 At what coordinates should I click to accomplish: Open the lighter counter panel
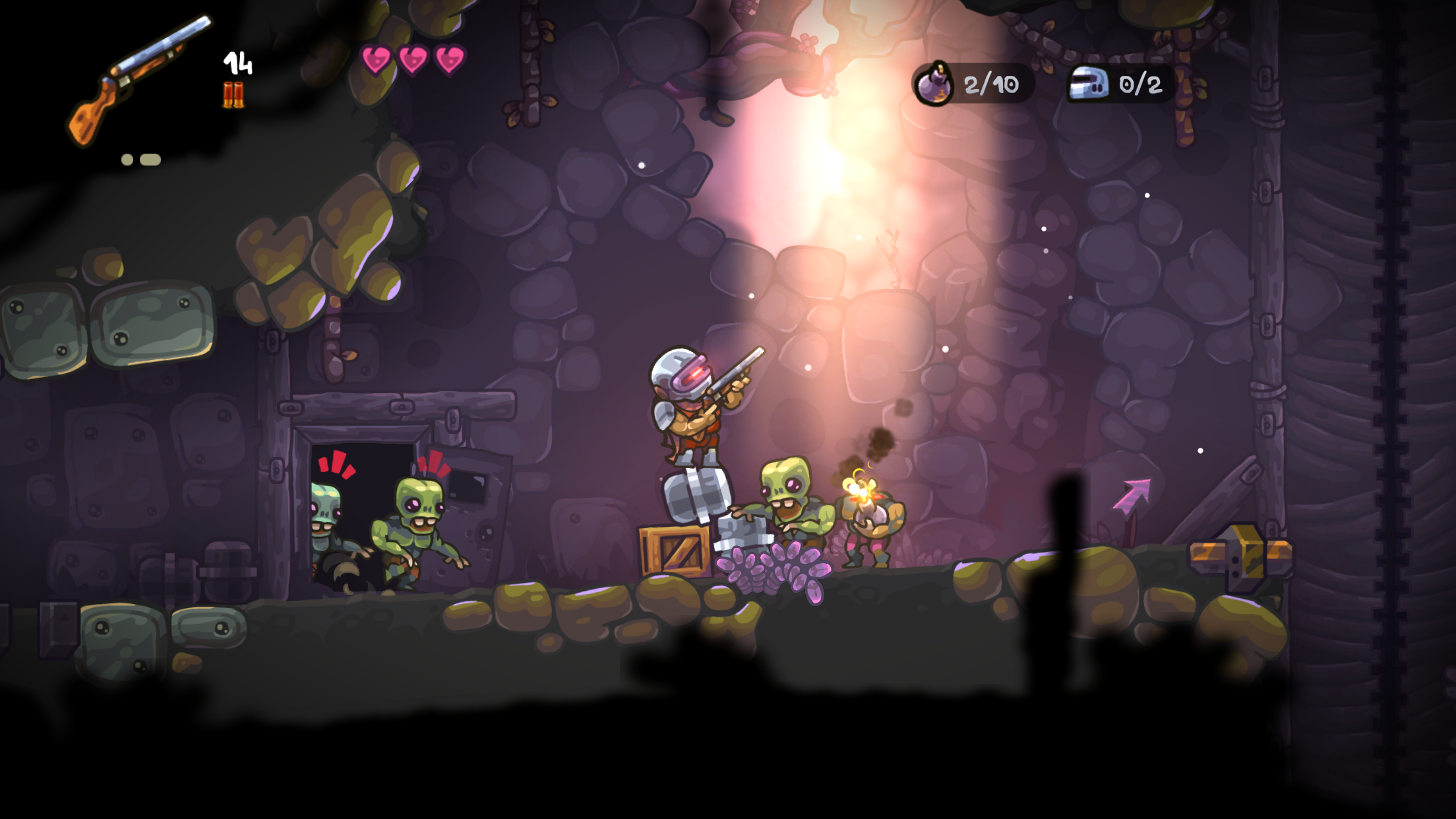[1121, 84]
